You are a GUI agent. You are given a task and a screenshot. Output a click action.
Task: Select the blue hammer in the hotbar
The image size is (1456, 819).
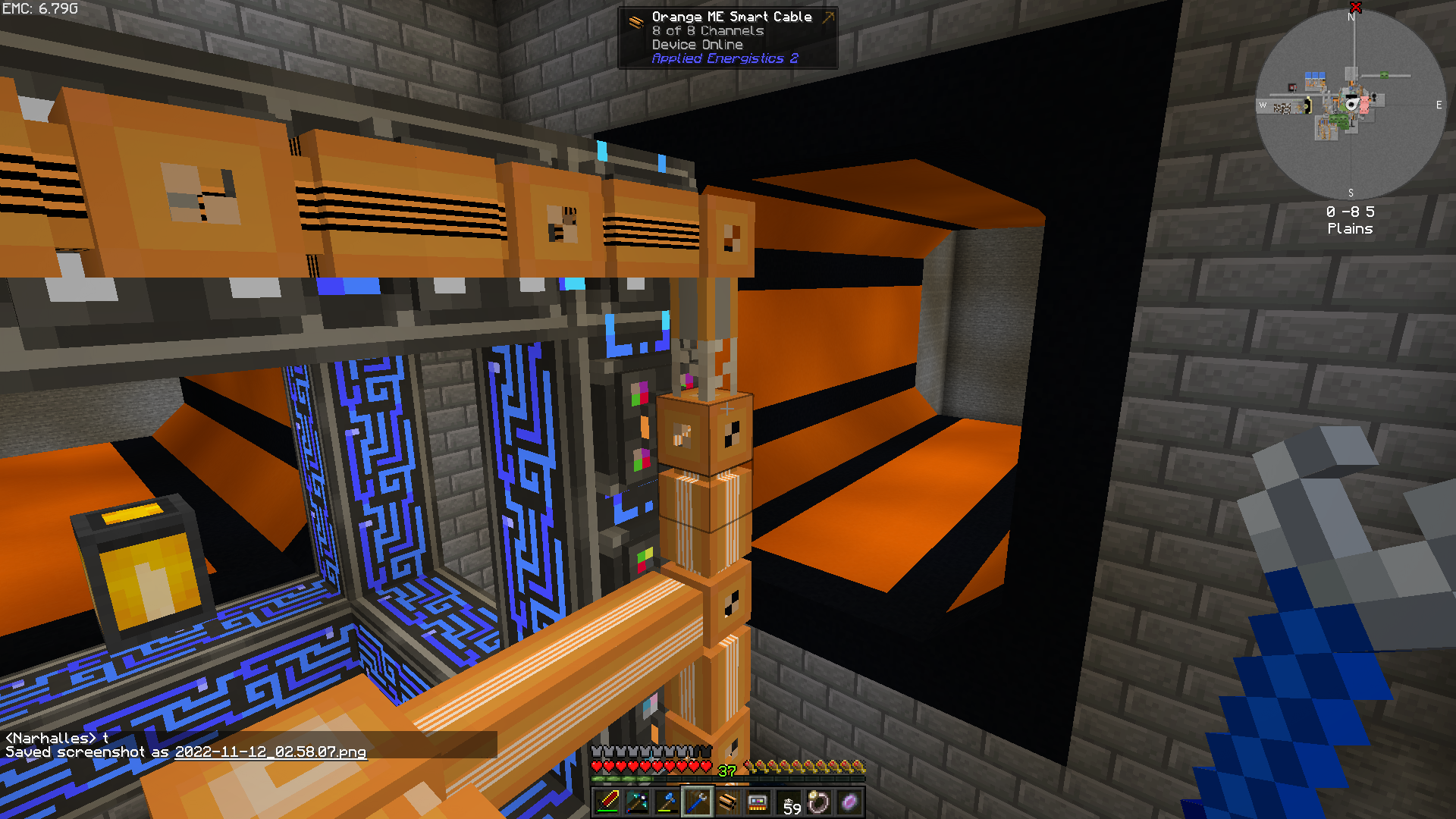[669, 802]
